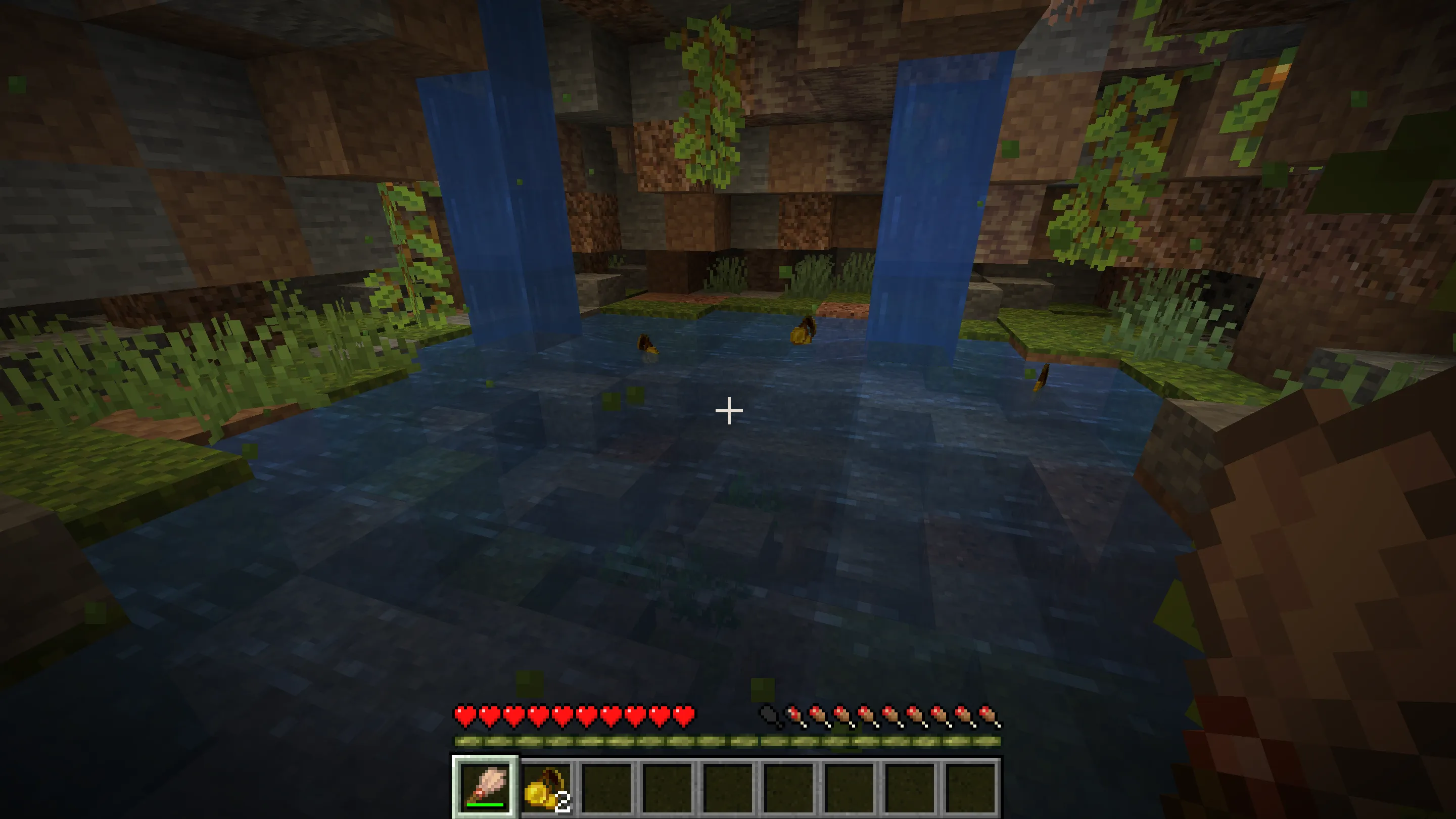The width and height of the screenshot is (1456, 819).
Task: Click the first drumstick icon in the hunger bar
Action: click(794, 715)
